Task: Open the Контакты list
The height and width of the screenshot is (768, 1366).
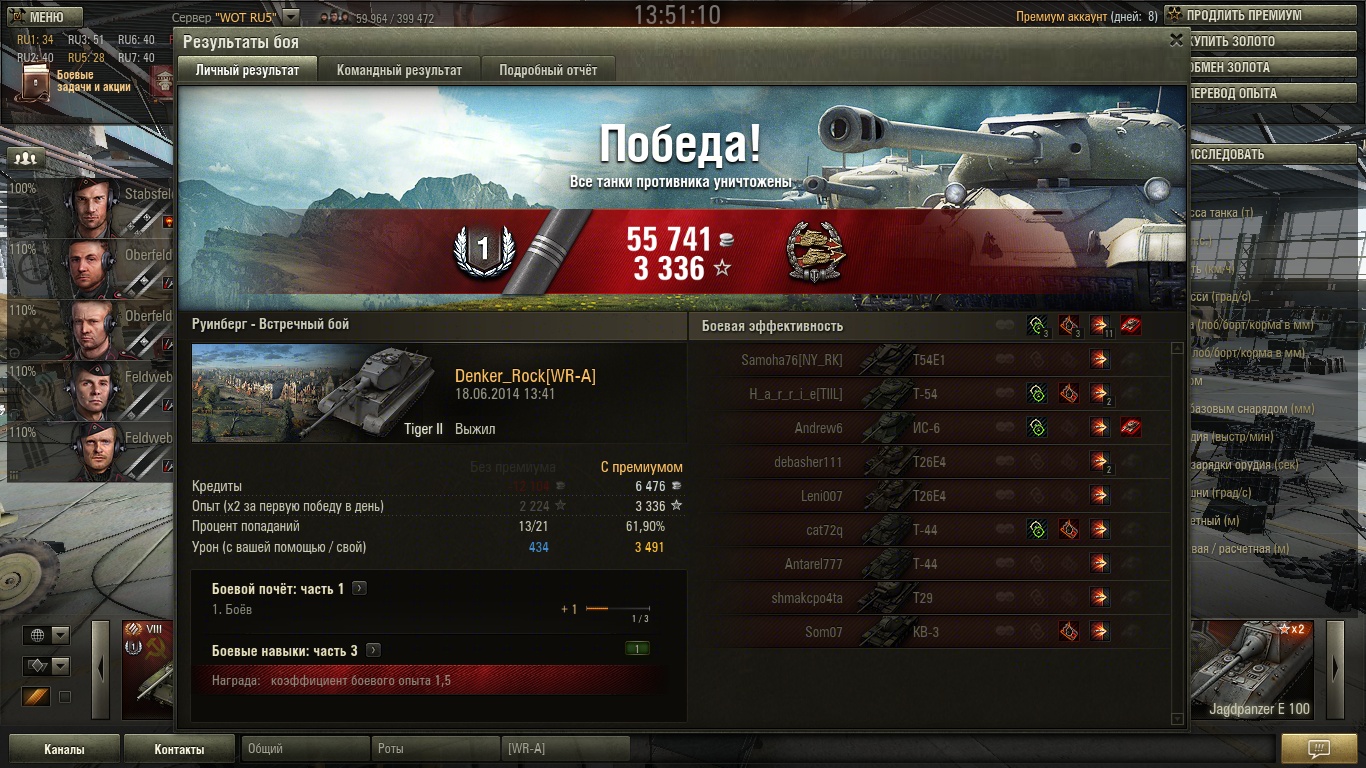Action: click(x=179, y=749)
